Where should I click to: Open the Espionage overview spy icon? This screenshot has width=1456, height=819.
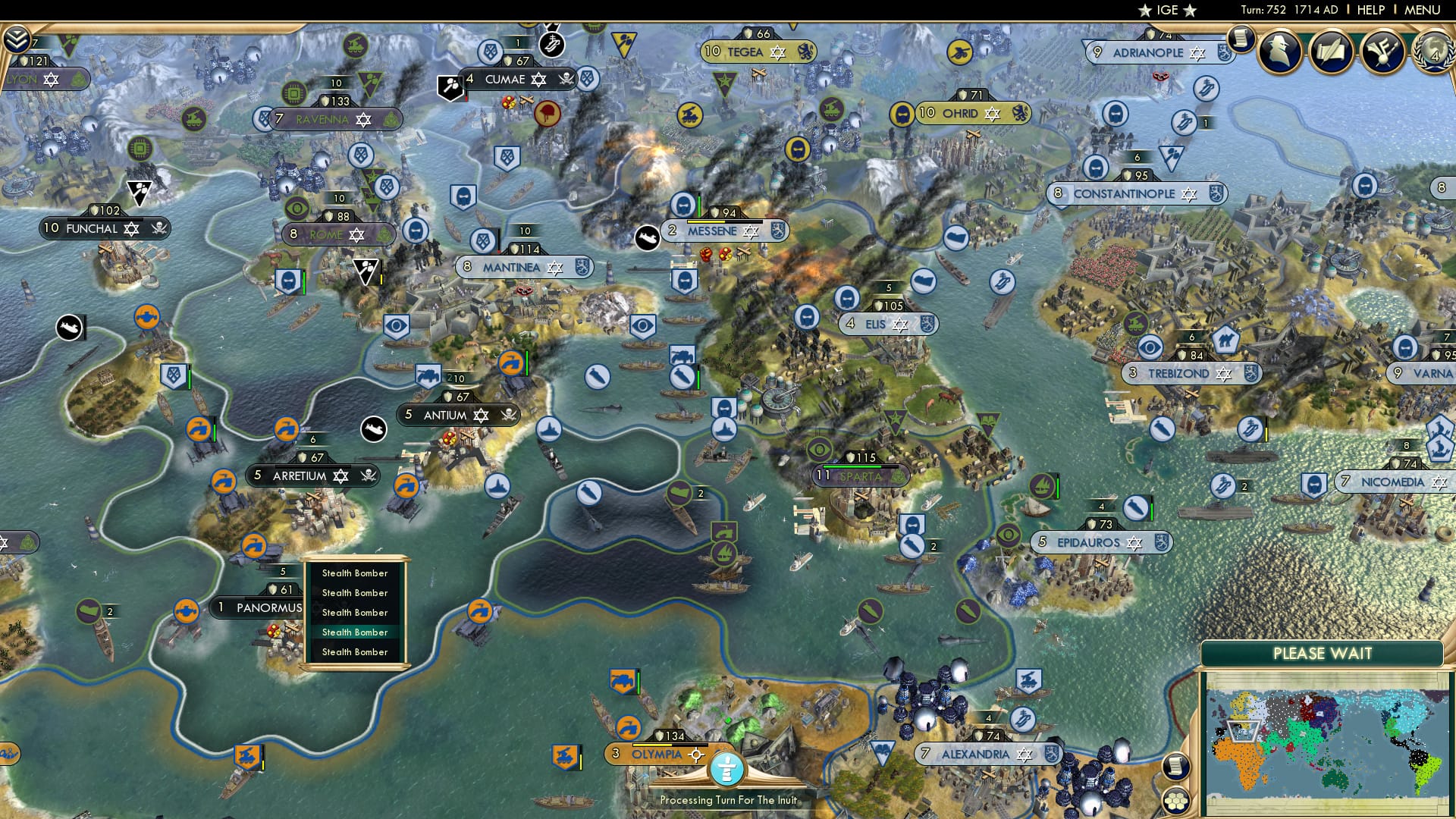[x=1279, y=52]
